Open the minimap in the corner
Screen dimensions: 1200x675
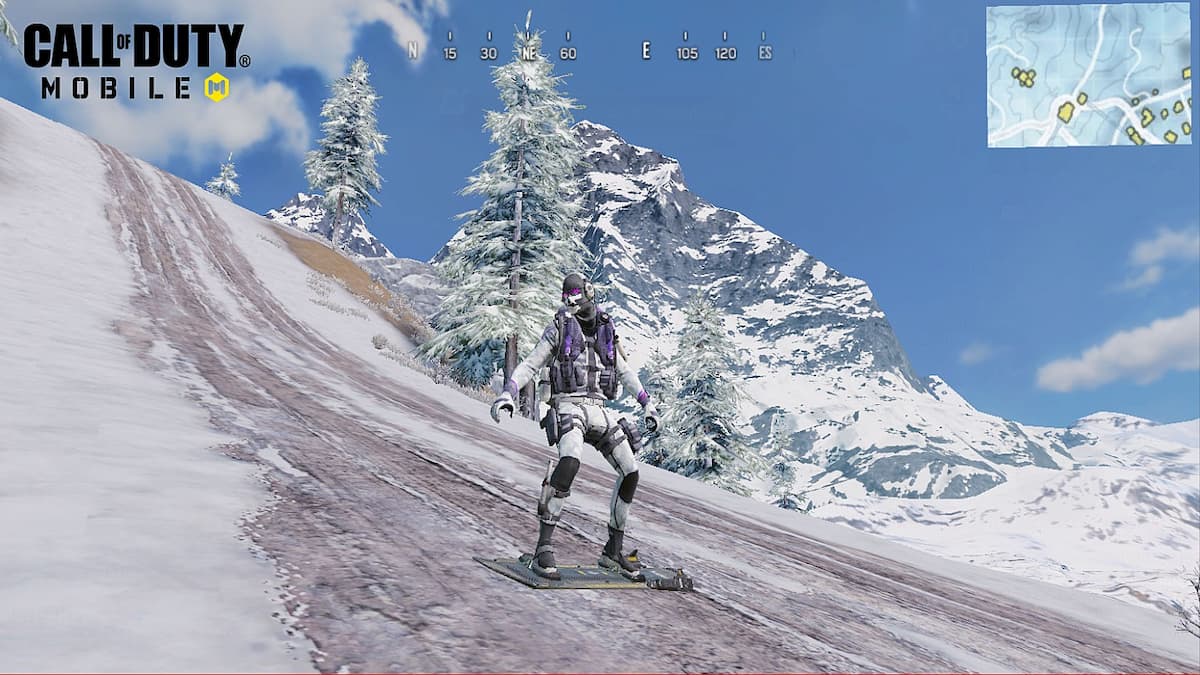pos(1090,76)
